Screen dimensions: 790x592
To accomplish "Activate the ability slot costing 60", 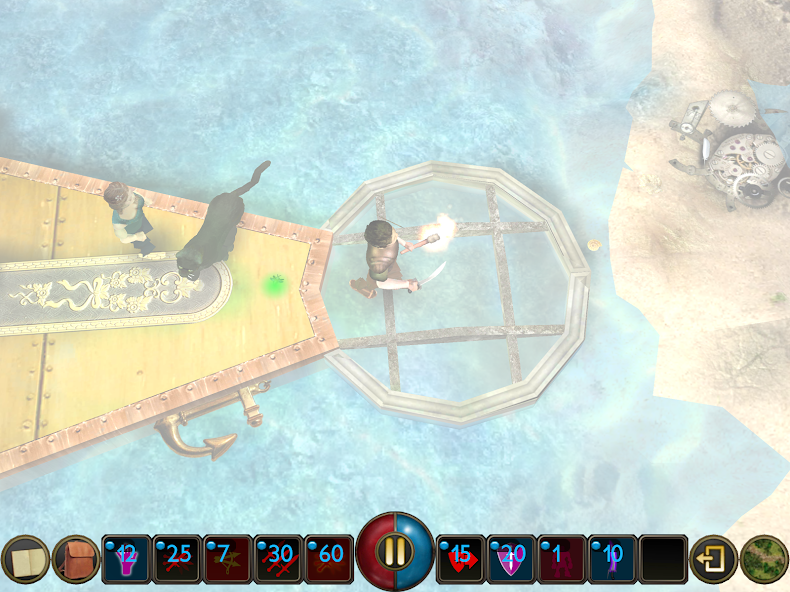I will coord(330,559).
